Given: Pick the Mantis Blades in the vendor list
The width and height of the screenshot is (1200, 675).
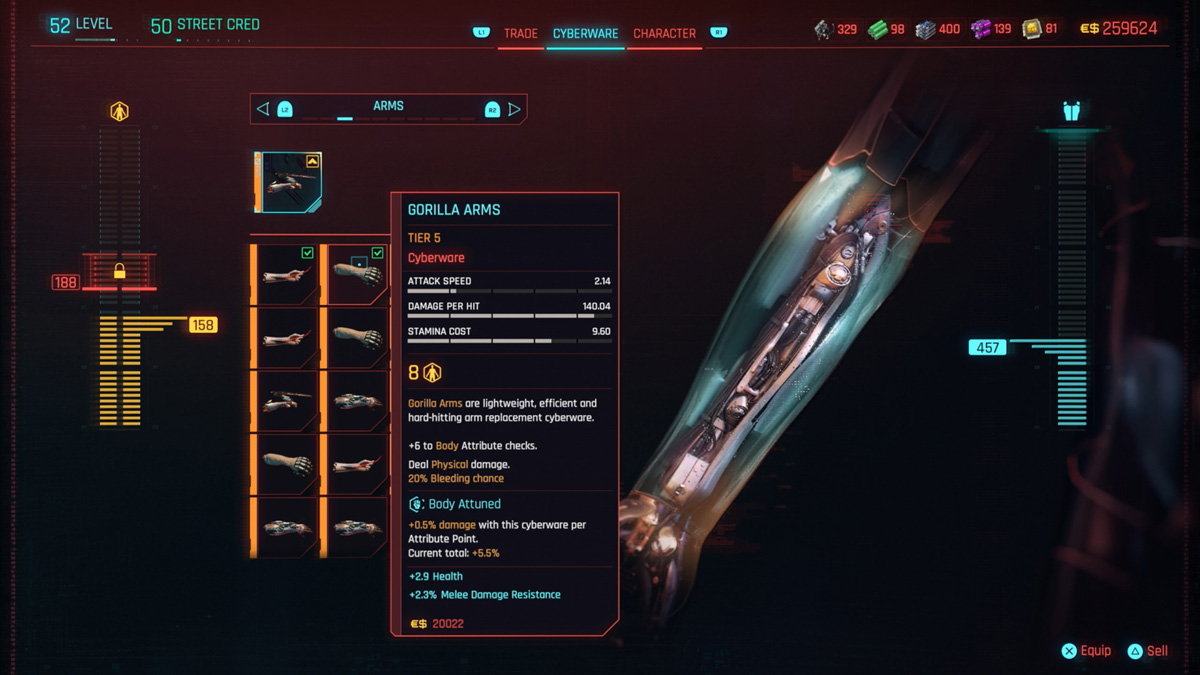Looking at the screenshot, I should pos(286,400).
